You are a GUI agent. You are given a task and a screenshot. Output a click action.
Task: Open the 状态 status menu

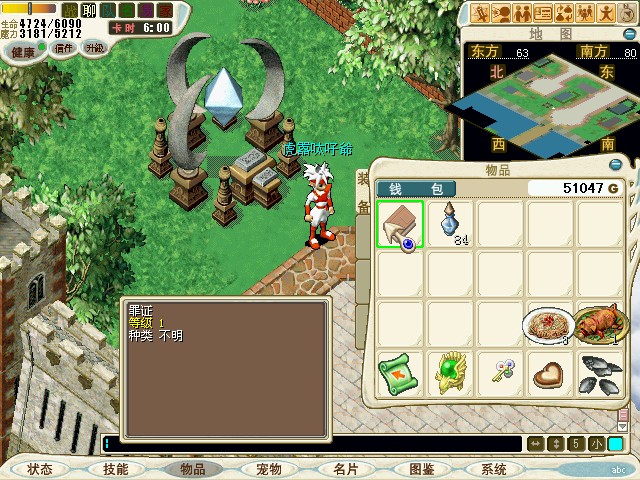(39, 469)
